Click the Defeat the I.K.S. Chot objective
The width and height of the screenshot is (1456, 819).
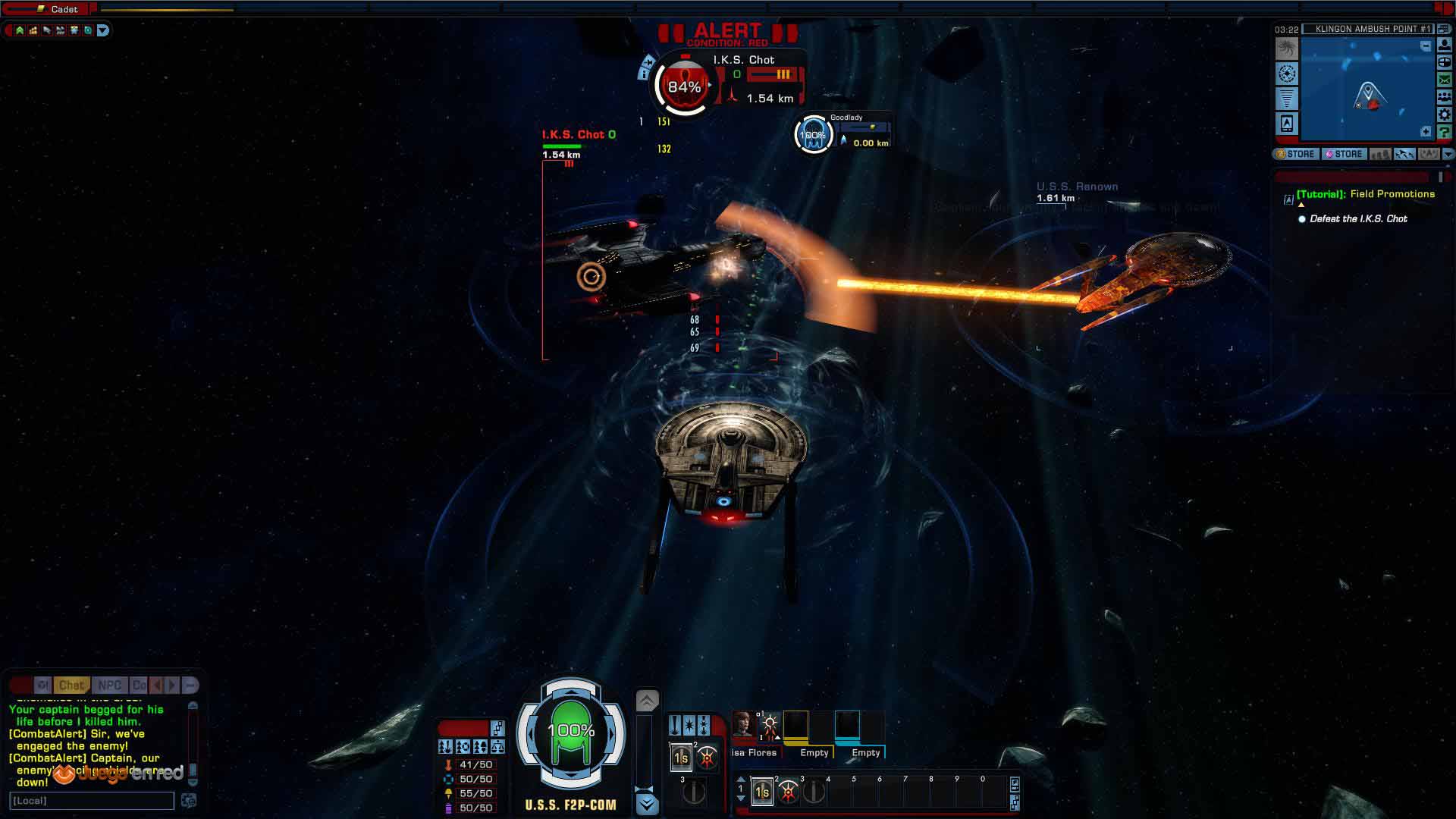[1358, 219]
